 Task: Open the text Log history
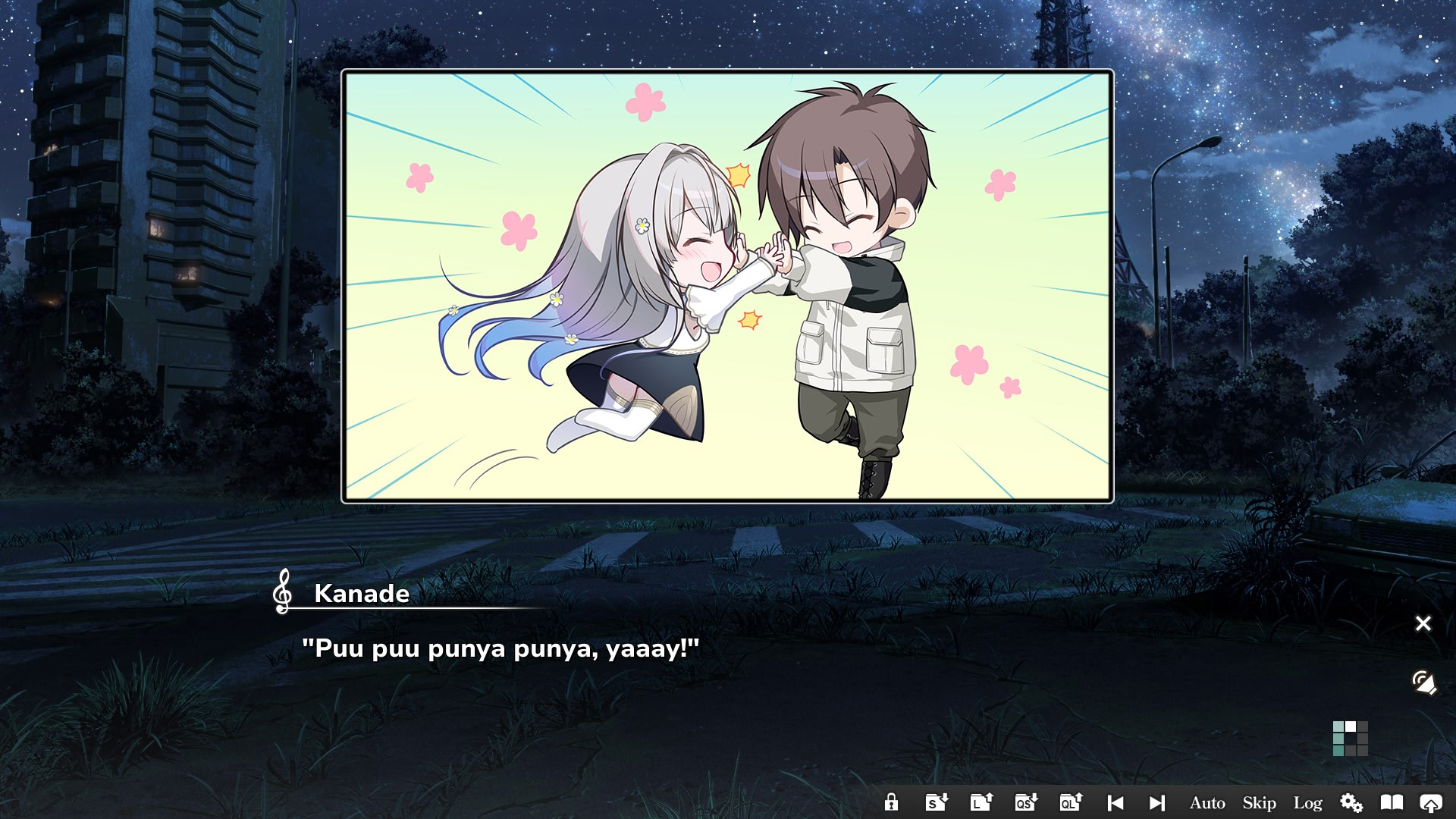[1307, 802]
